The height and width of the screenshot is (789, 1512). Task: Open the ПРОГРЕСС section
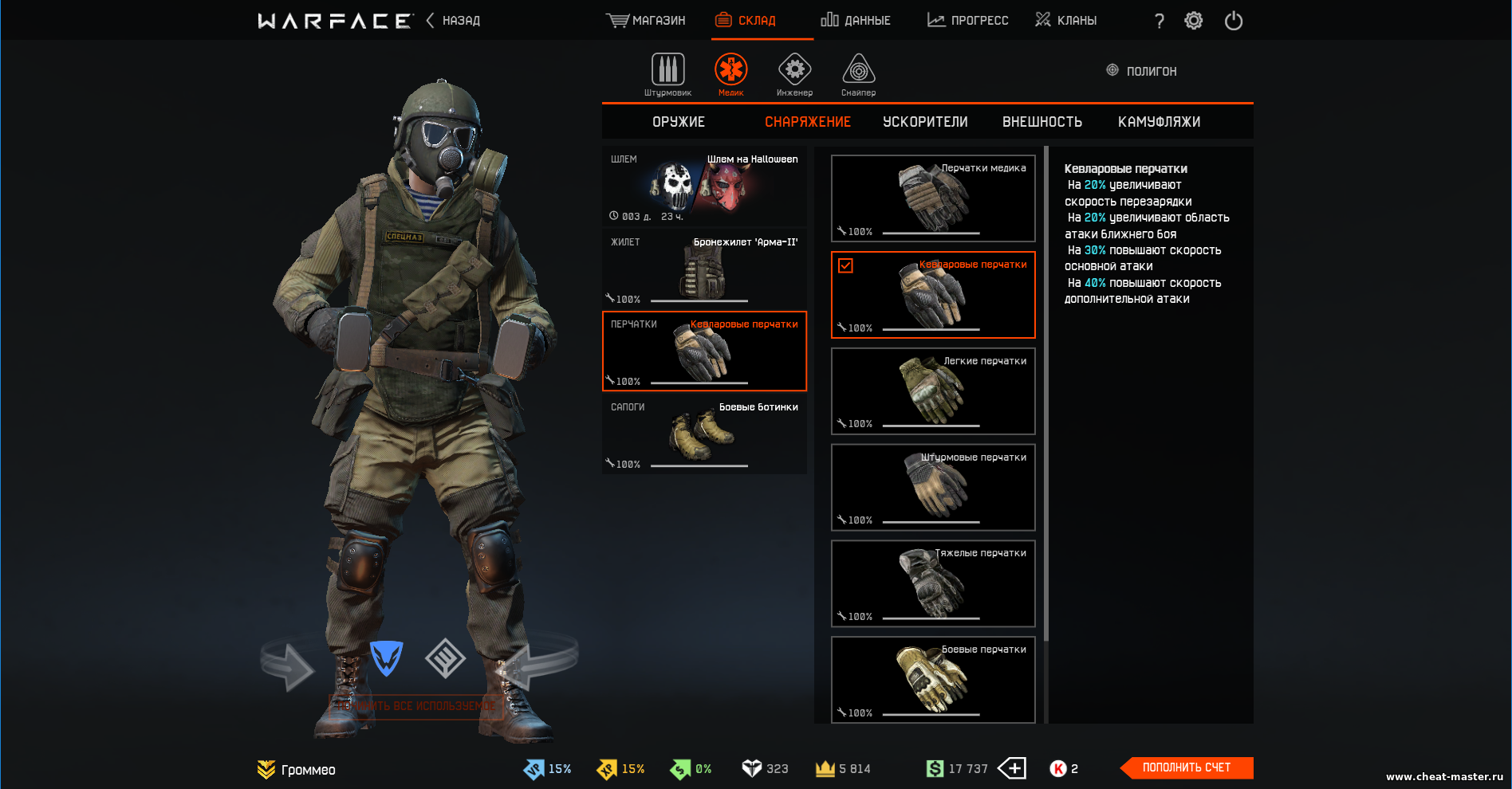click(x=968, y=21)
